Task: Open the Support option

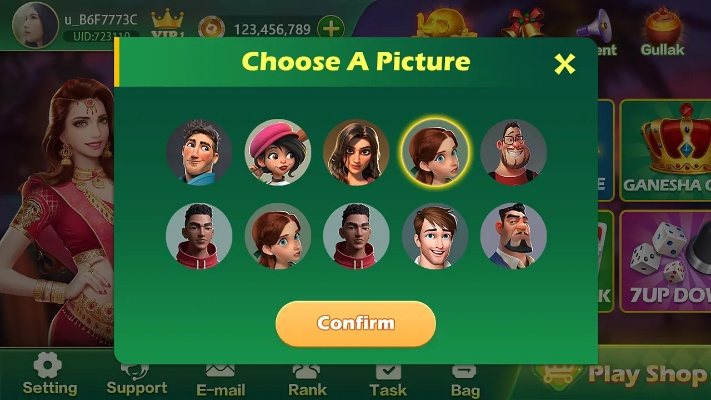Action: click(137, 376)
